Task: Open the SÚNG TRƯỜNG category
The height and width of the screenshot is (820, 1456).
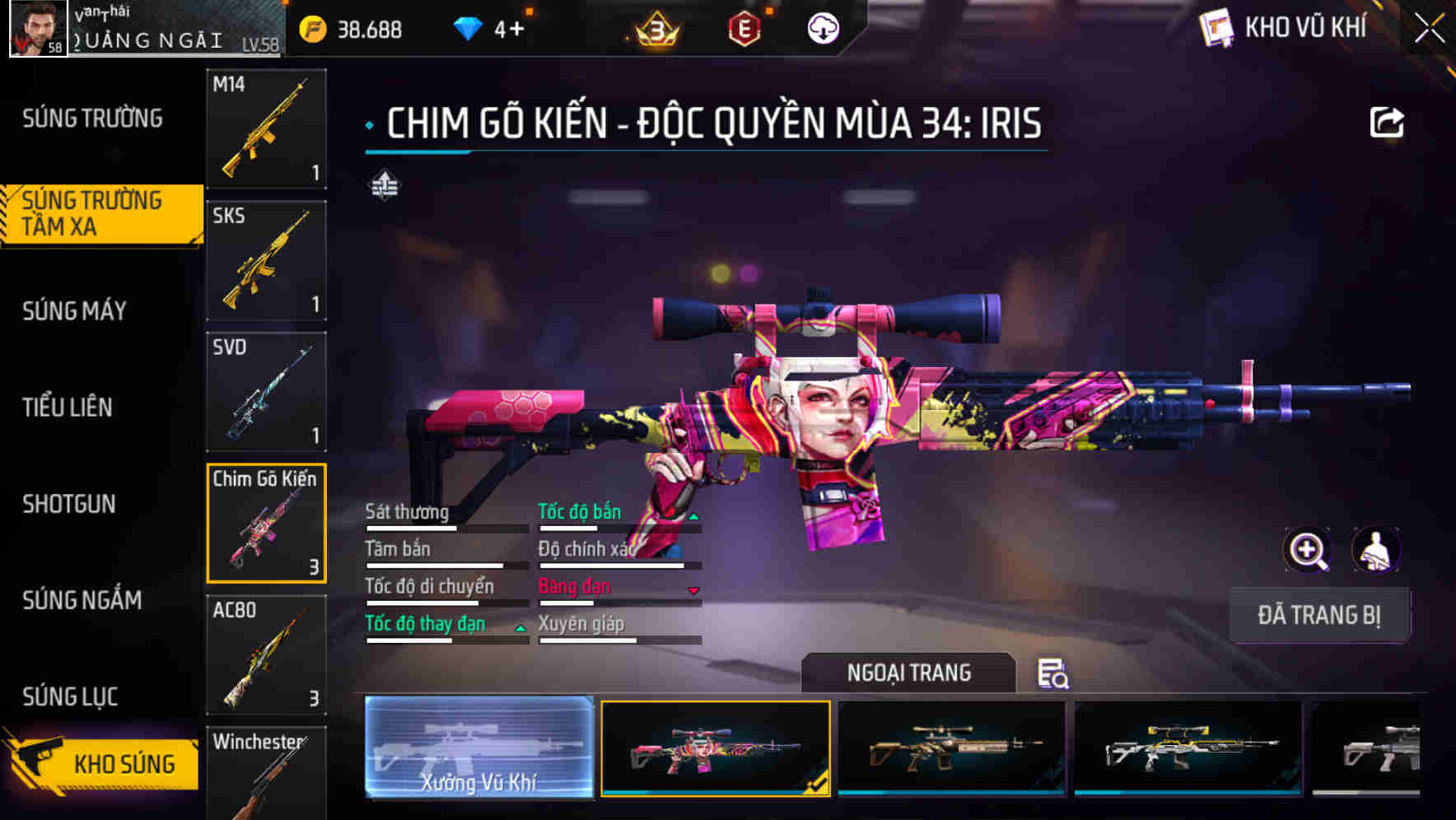Action: click(x=91, y=119)
